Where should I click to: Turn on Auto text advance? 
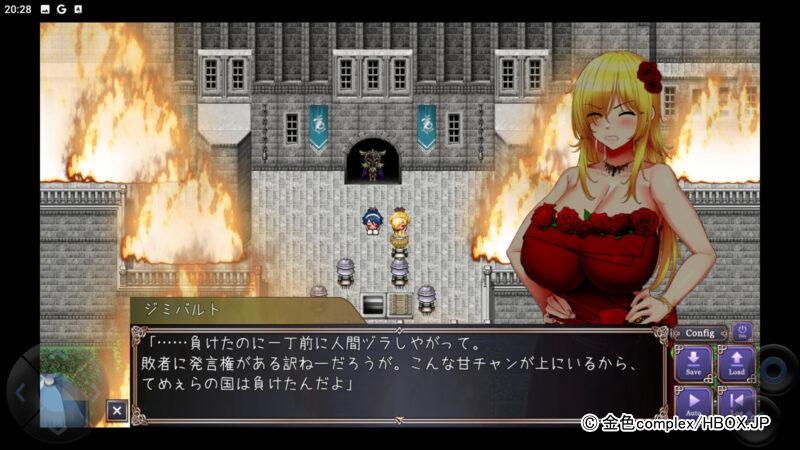pyautogui.click(x=693, y=402)
